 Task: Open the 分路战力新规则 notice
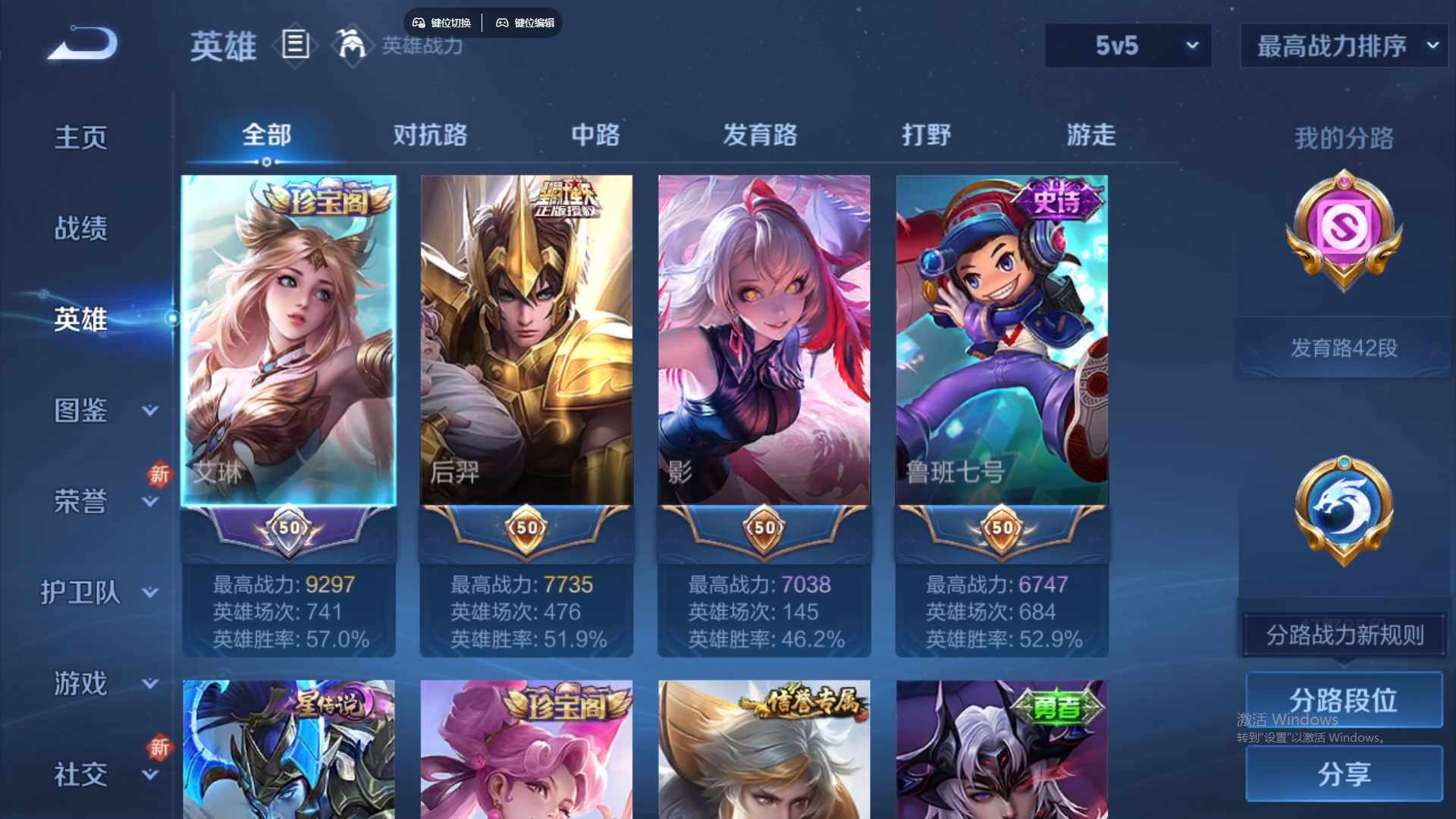(x=1342, y=634)
